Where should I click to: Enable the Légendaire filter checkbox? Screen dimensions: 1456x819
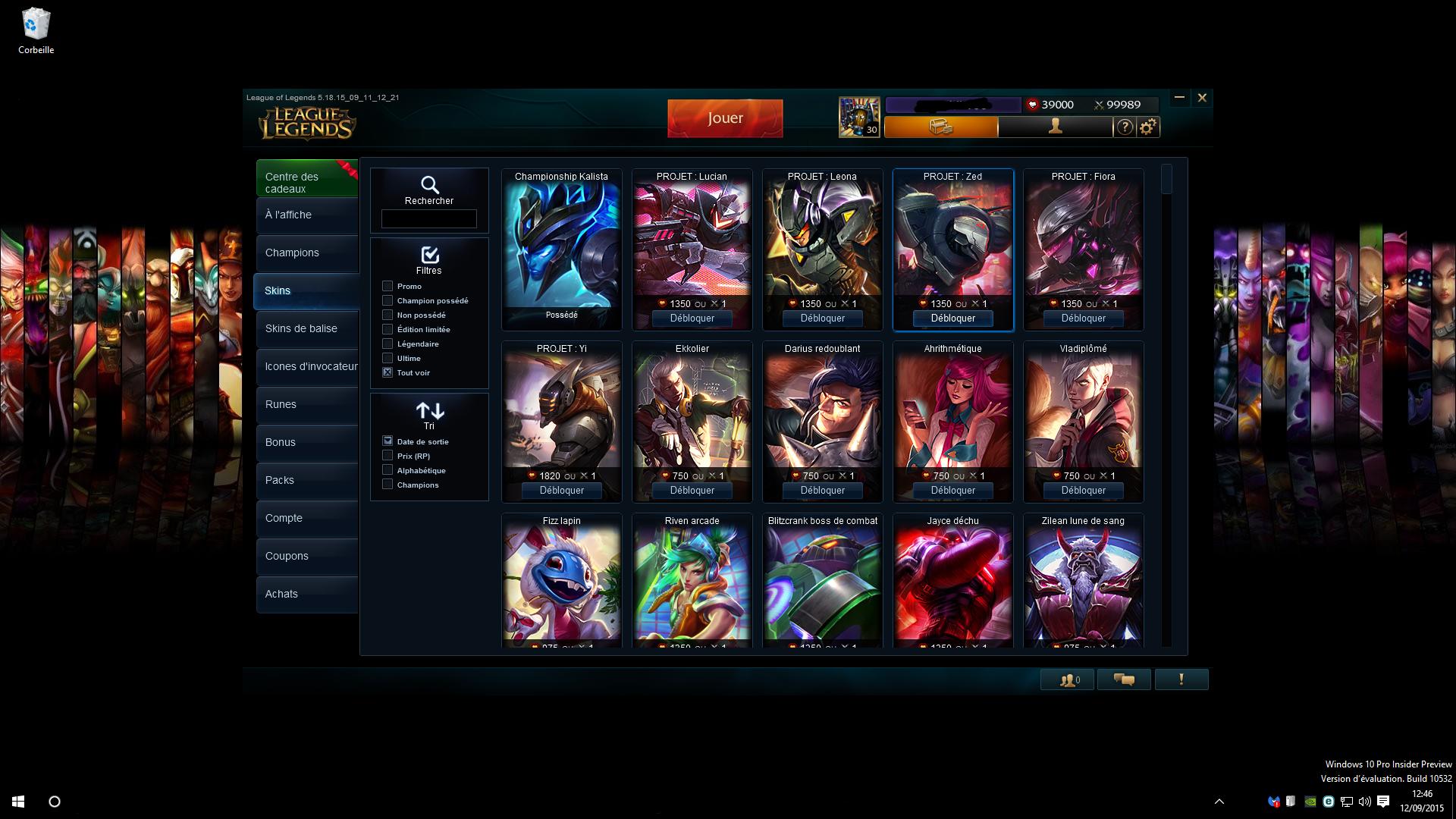coord(388,344)
